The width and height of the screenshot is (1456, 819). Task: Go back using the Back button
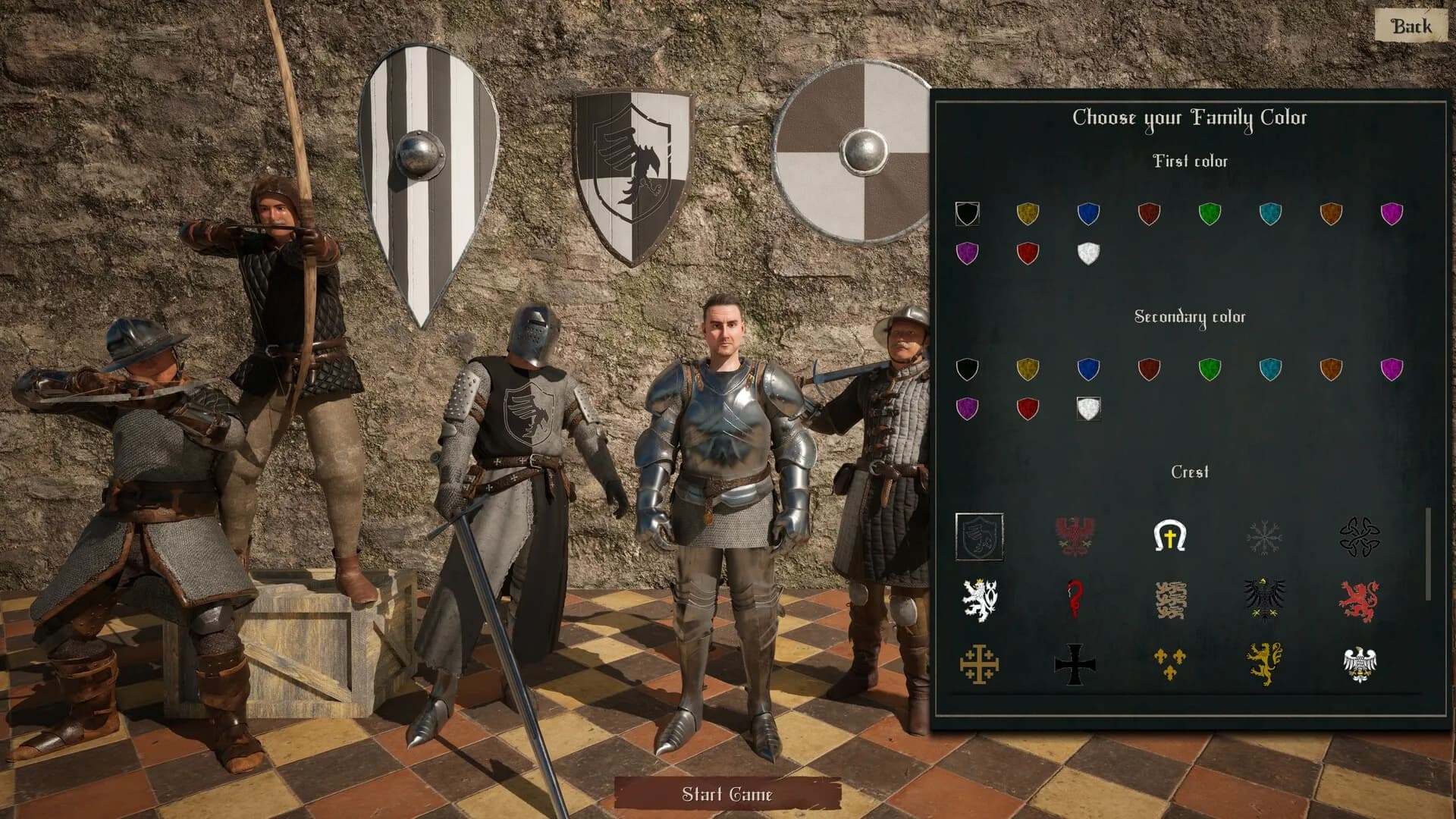pyautogui.click(x=1410, y=27)
